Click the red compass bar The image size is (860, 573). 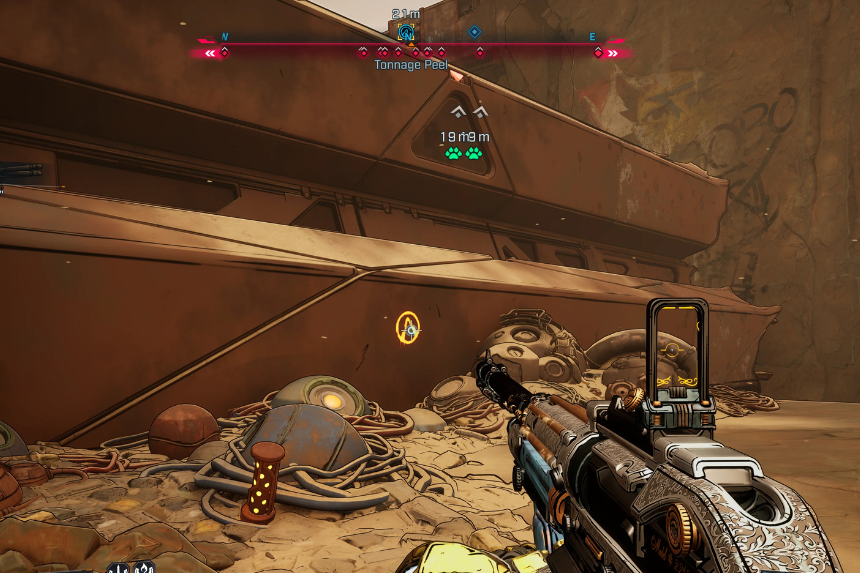[x=300, y=44]
